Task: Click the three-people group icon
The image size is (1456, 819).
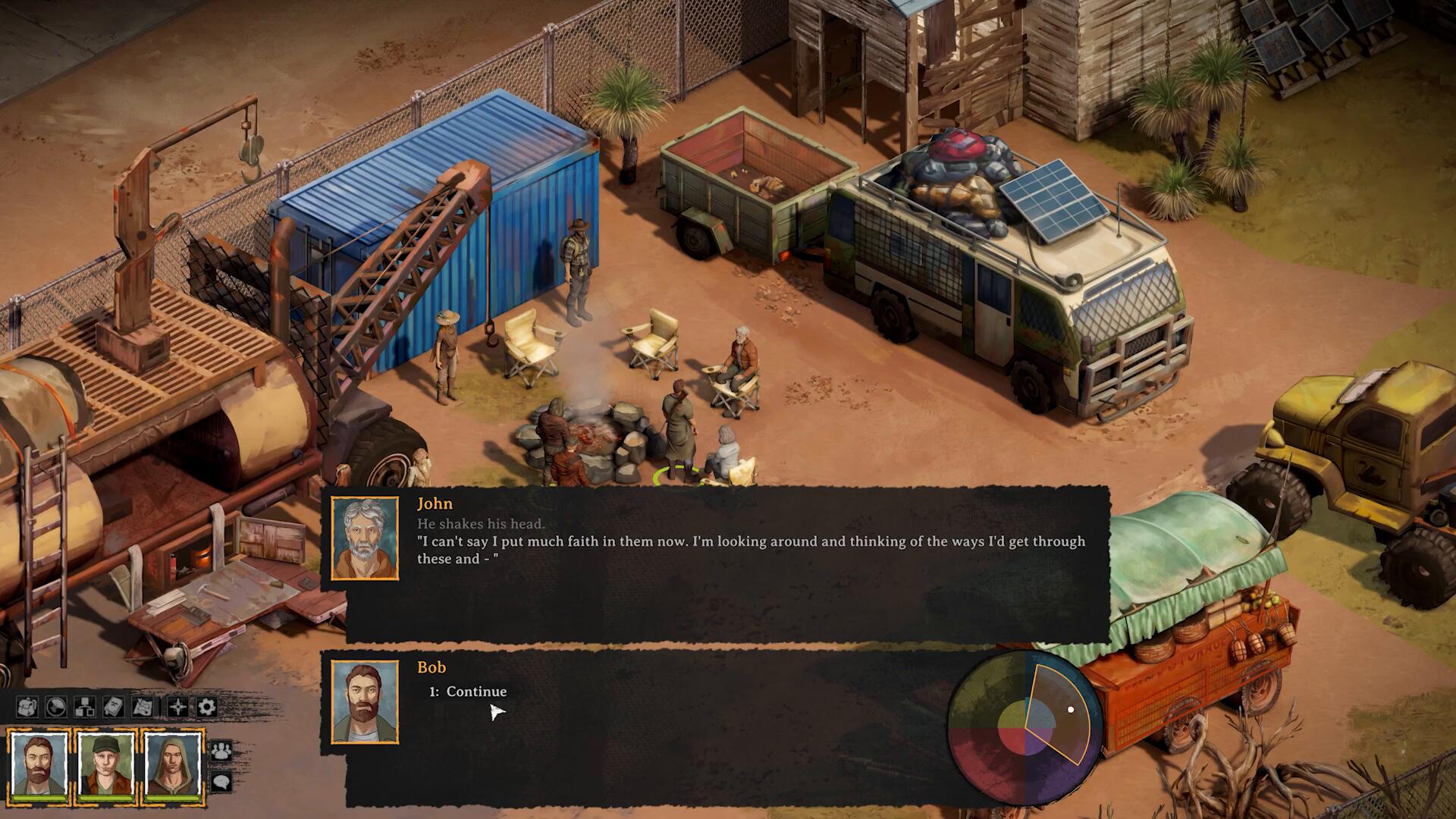Action: 221,751
